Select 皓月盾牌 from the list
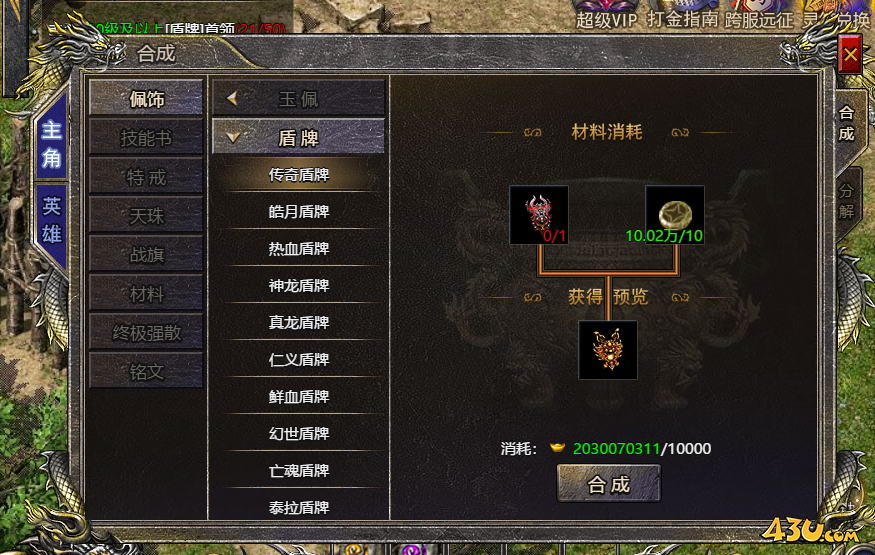875x555 pixels. [298, 211]
